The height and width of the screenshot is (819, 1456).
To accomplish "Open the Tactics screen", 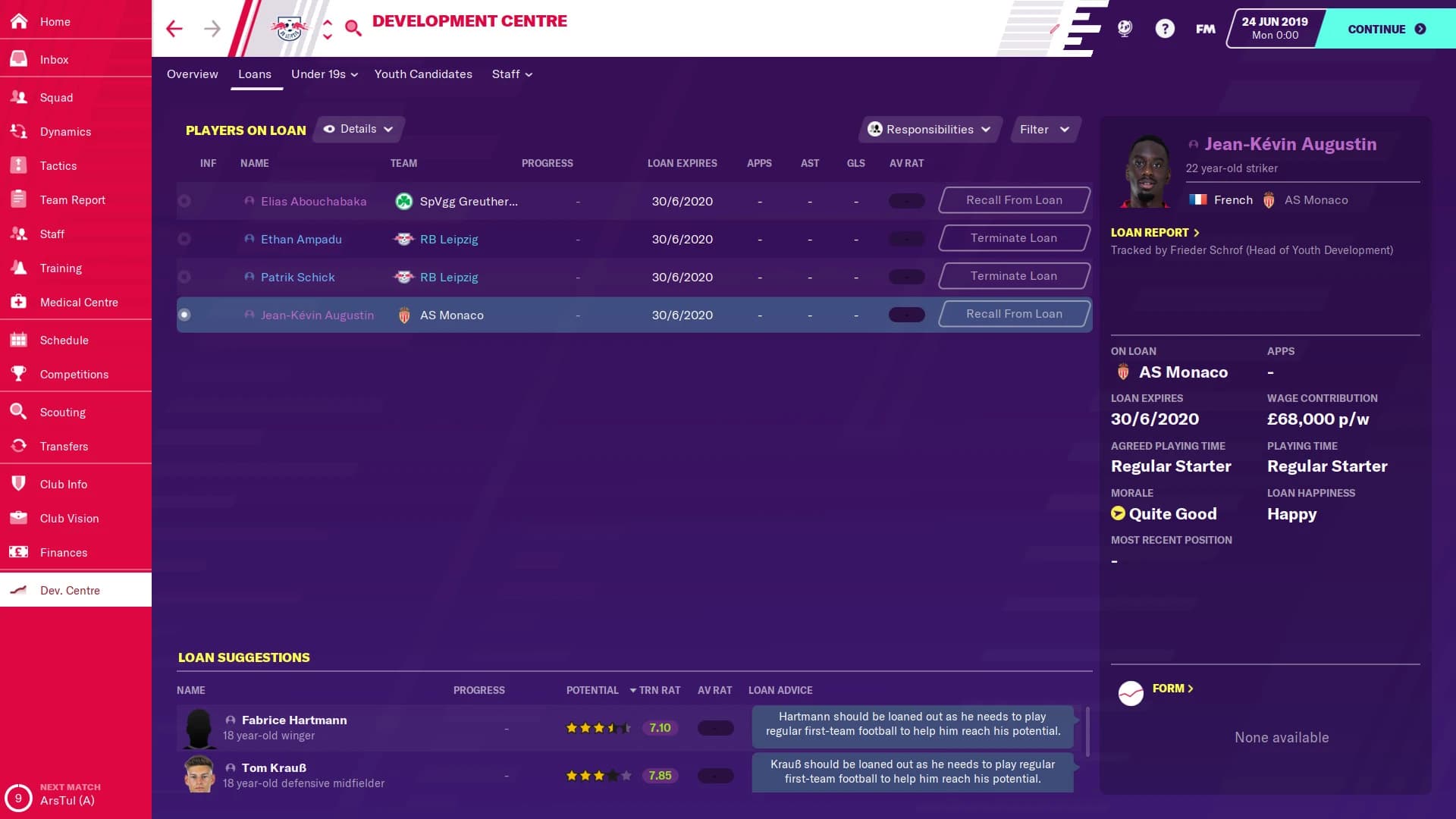I will 57,165.
